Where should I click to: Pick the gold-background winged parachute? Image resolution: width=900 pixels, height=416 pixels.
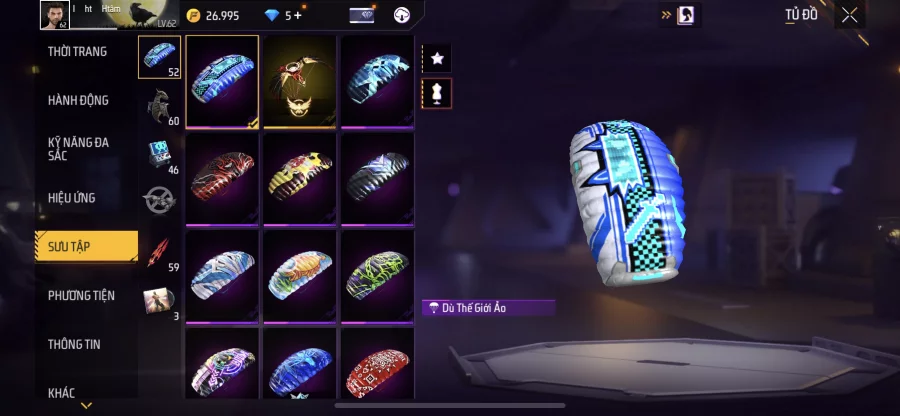(x=299, y=80)
